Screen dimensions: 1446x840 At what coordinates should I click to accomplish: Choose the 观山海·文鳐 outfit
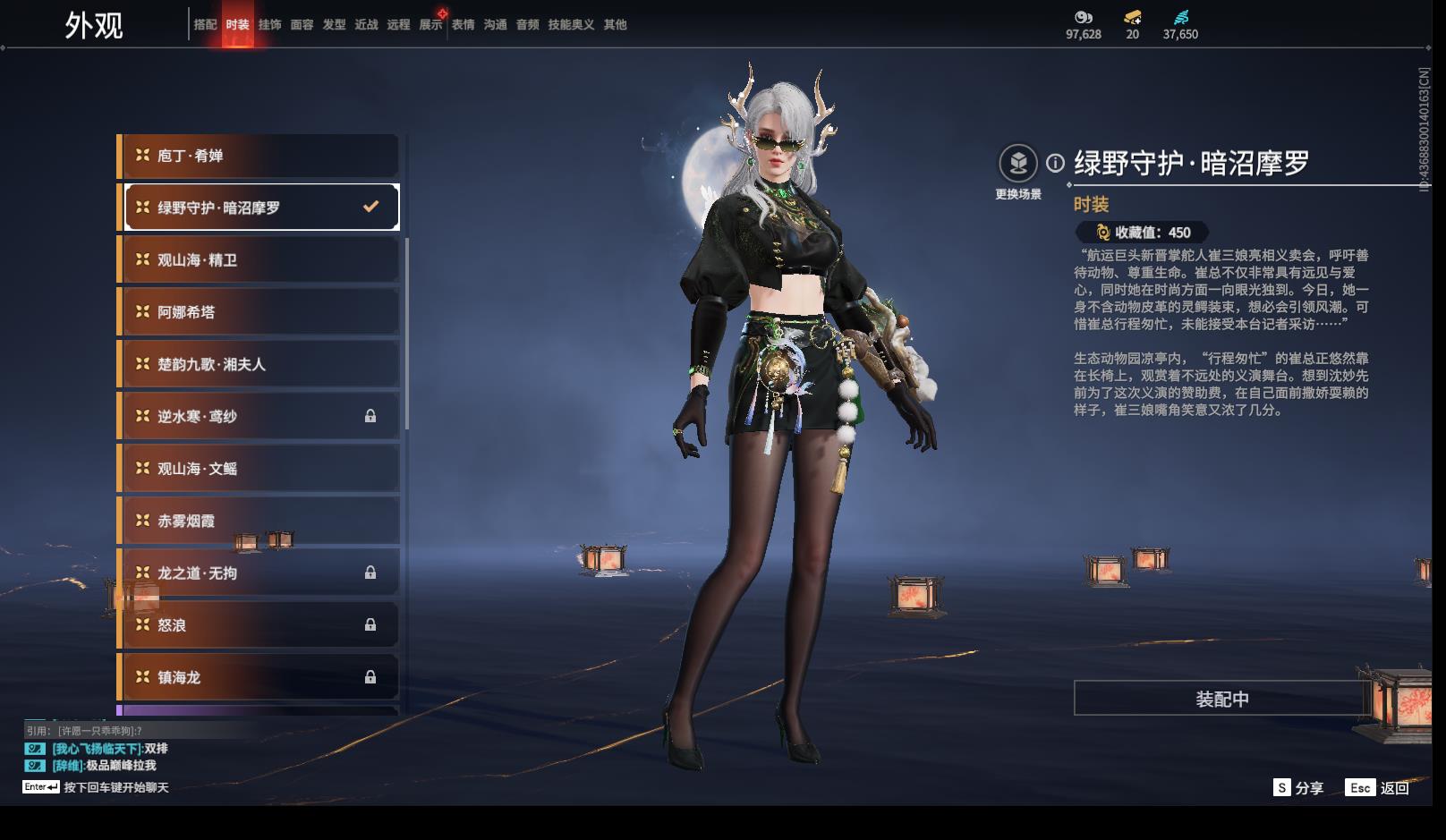(x=259, y=469)
